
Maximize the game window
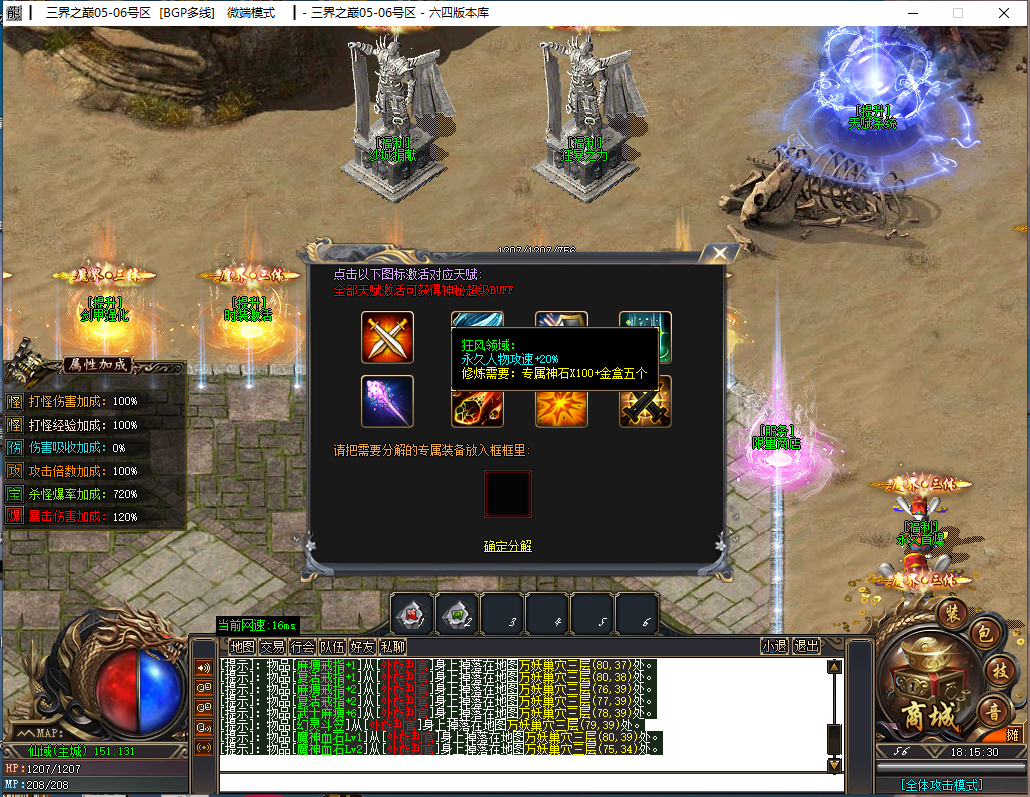tap(957, 13)
